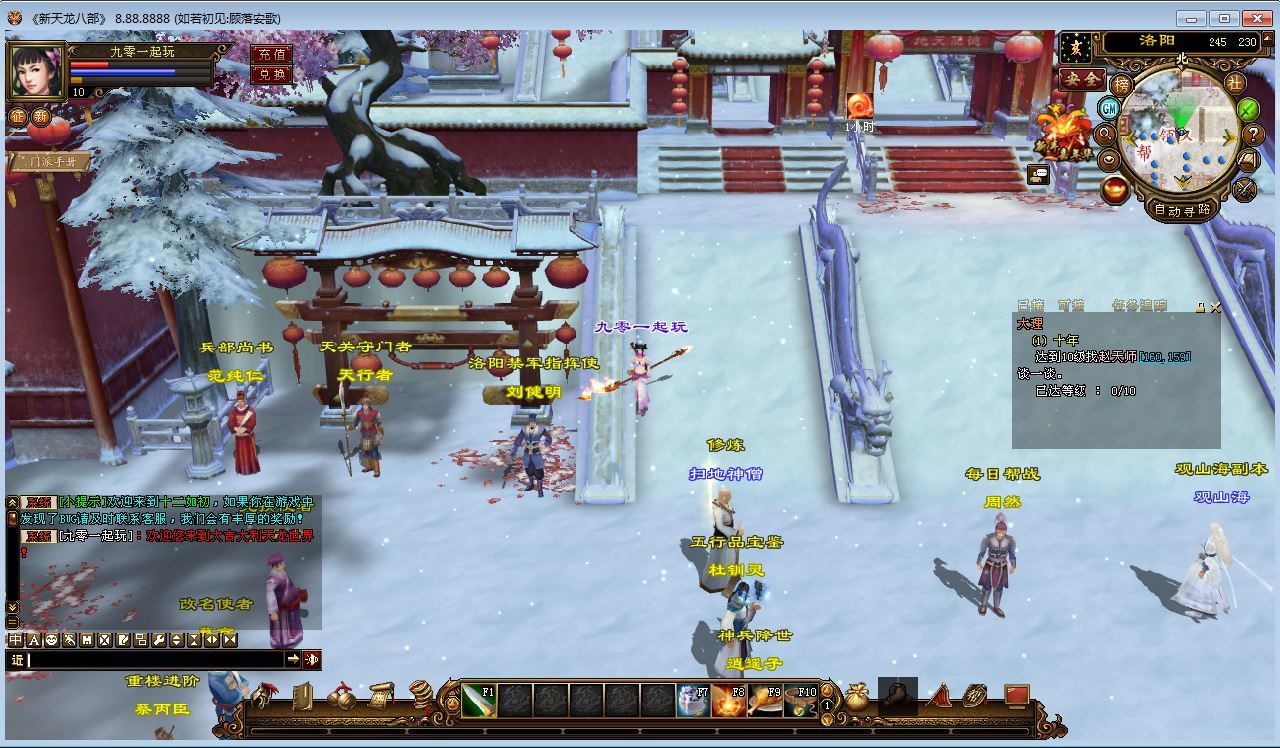This screenshot has height=748, width=1280.
Task: Click the 兑换 exchange button
Action: coord(271,74)
